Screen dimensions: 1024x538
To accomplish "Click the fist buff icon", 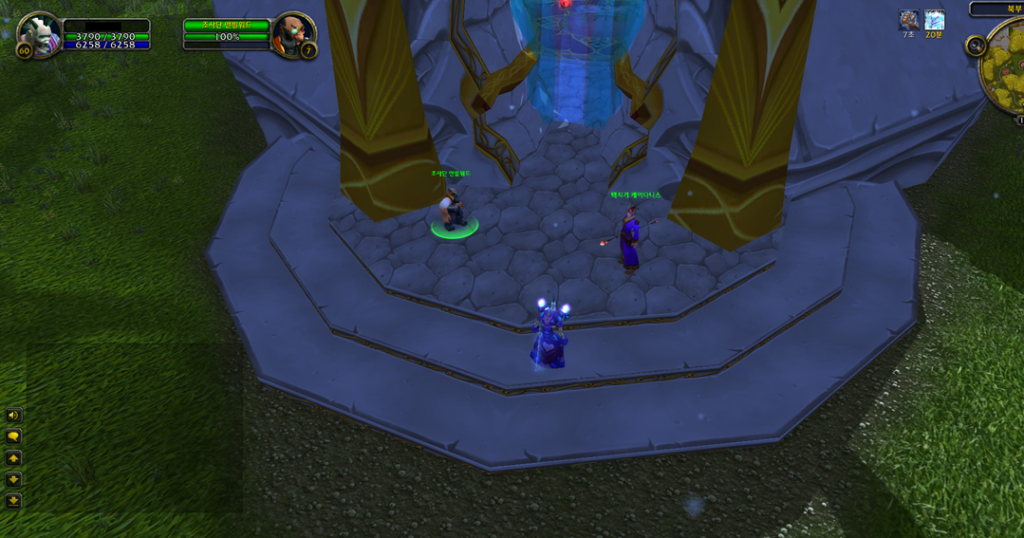I will tap(909, 20).
